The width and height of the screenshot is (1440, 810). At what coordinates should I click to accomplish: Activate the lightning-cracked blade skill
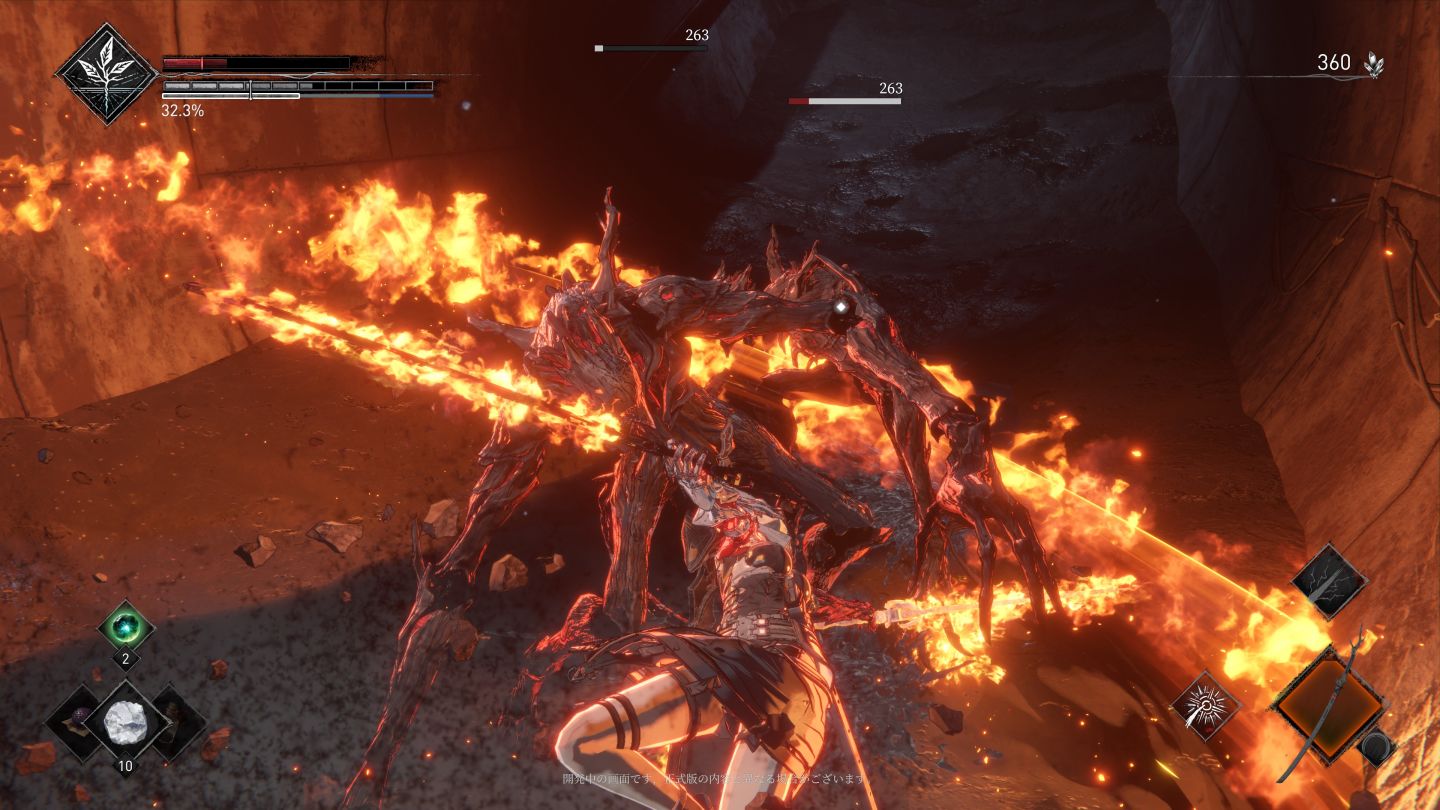coord(1329,581)
